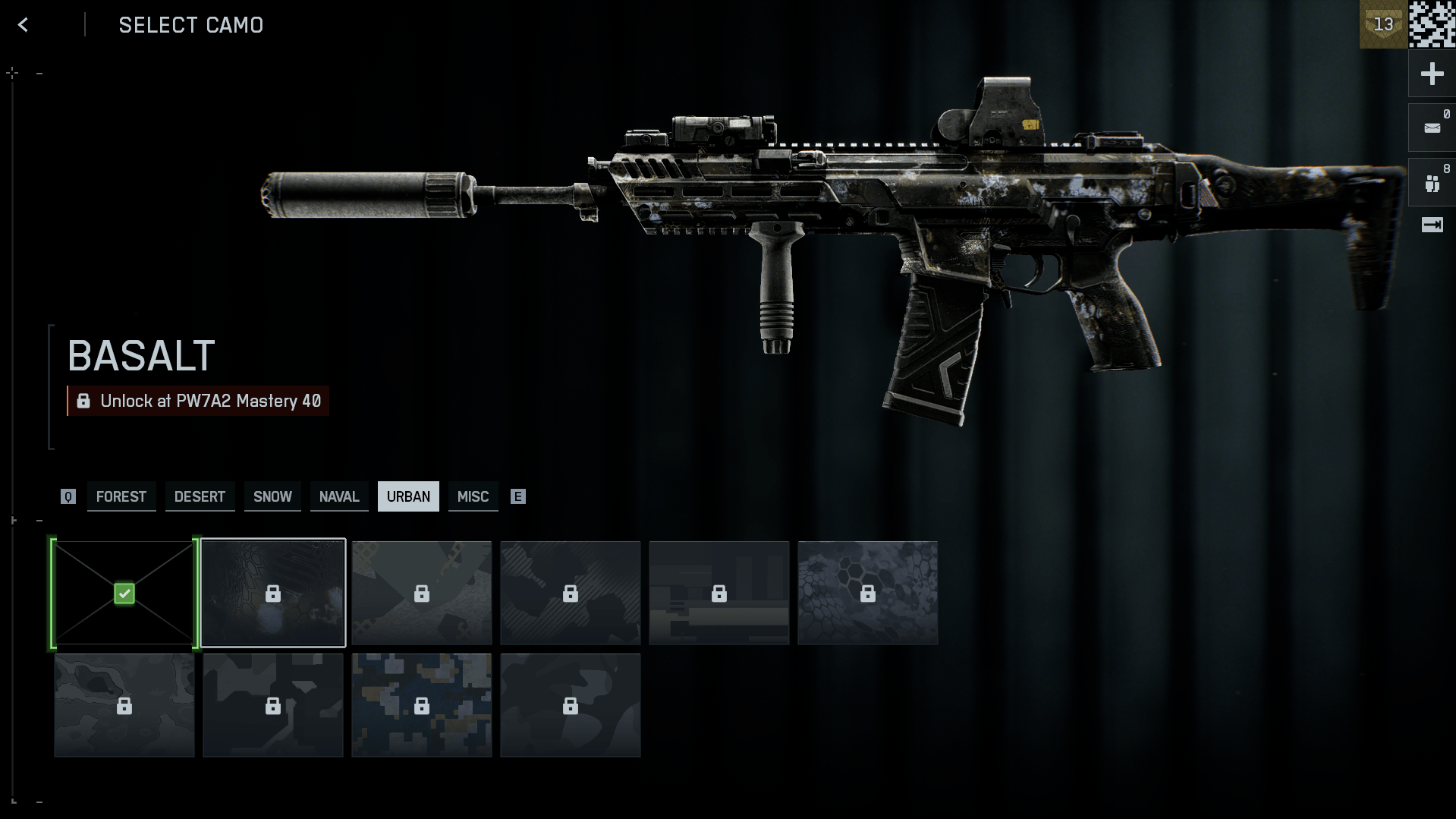The width and height of the screenshot is (1456, 819).
Task: Click the arrow panel icon below squad
Action: (1432, 225)
